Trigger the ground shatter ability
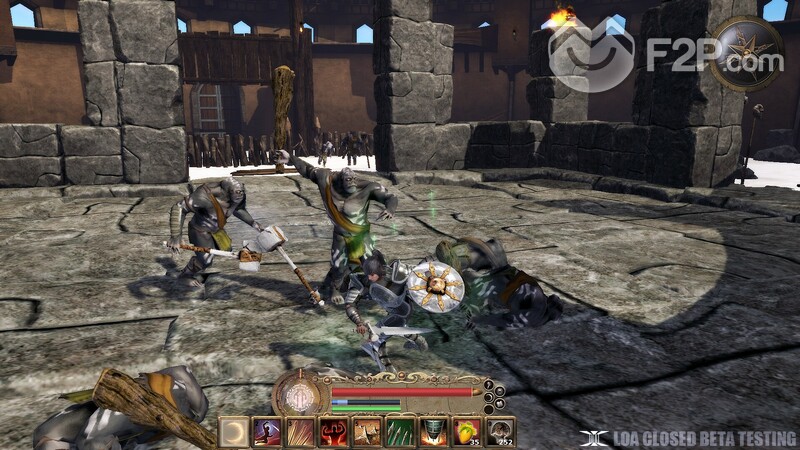Image resolution: width=800 pixels, height=450 pixels. [366, 432]
